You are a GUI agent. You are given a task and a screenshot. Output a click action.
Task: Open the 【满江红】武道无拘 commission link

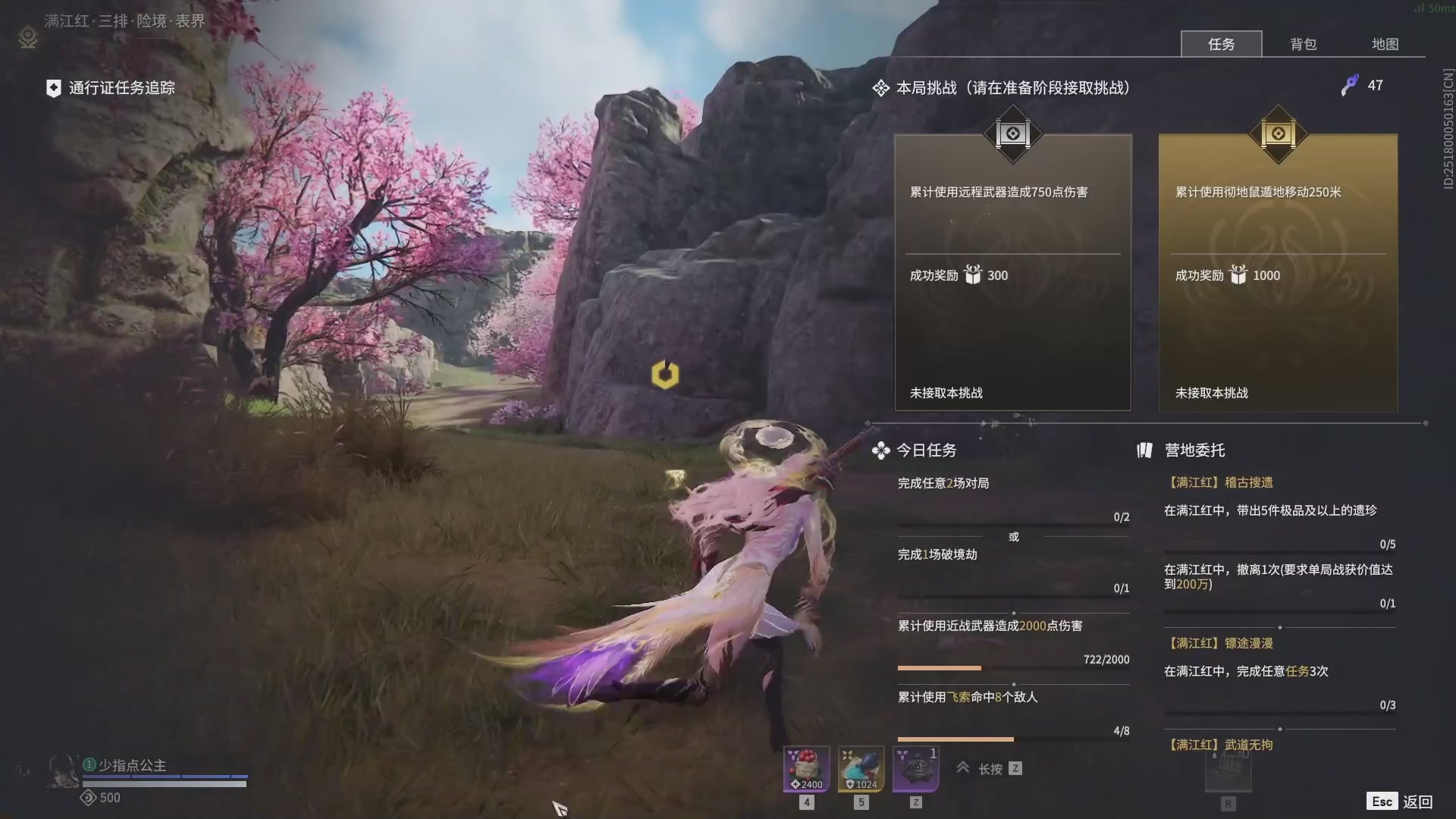1221,745
